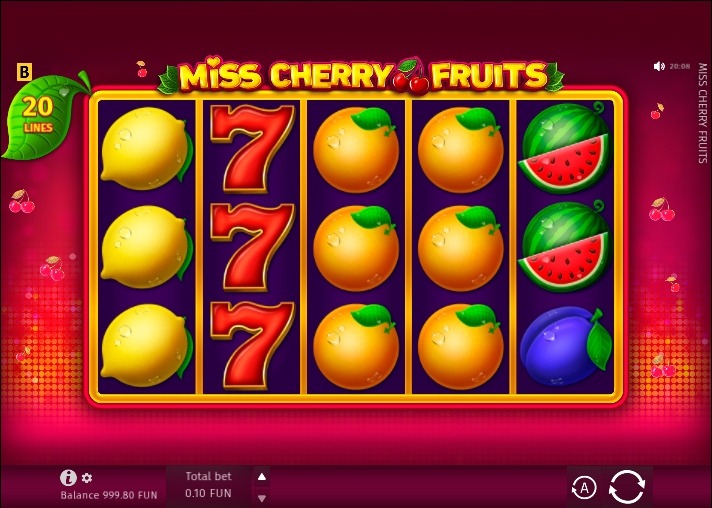Enable autoplay with the circled A button
Screen dimensions: 712x508
pyautogui.click(x=584, y=488)
